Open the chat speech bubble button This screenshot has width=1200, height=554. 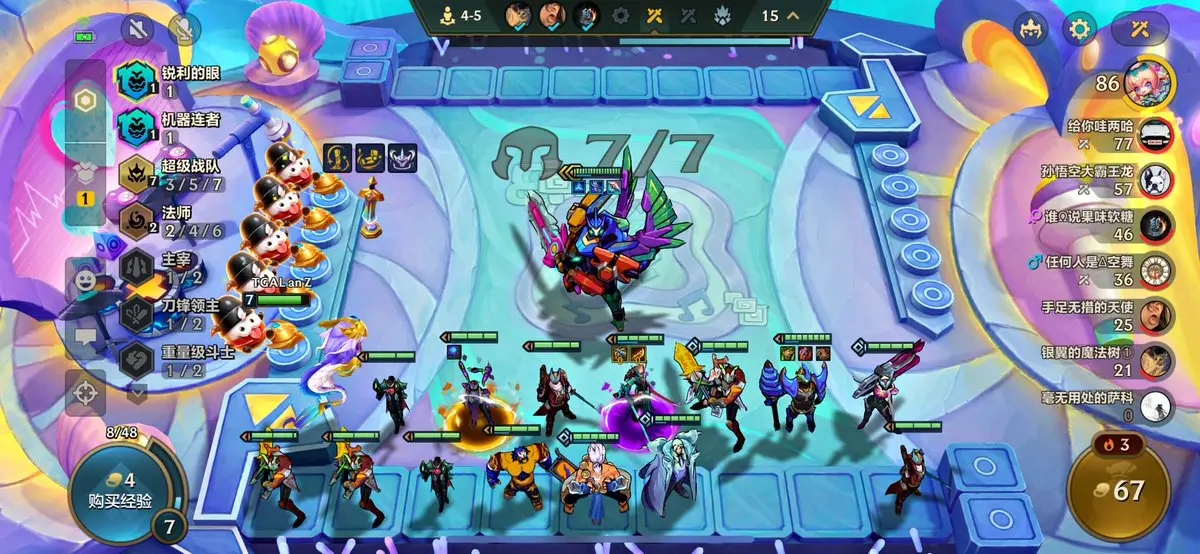(x=86, y=338)
